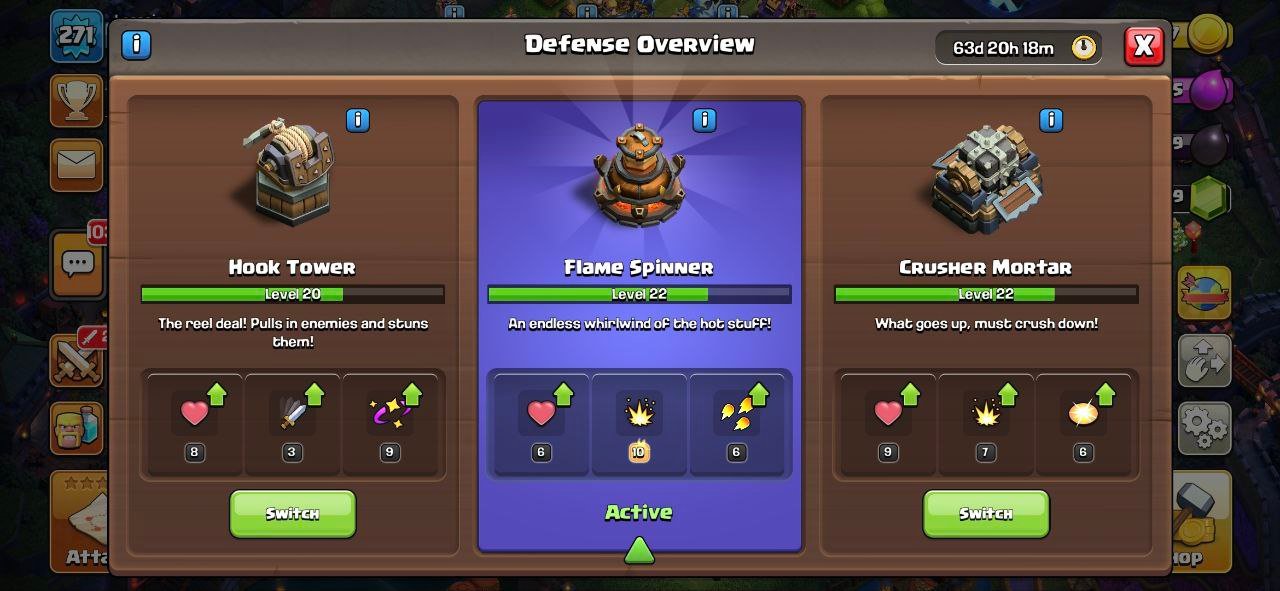
Task: Upgrade Hook Tower sword damage stat
Action: tap(292, 420)
